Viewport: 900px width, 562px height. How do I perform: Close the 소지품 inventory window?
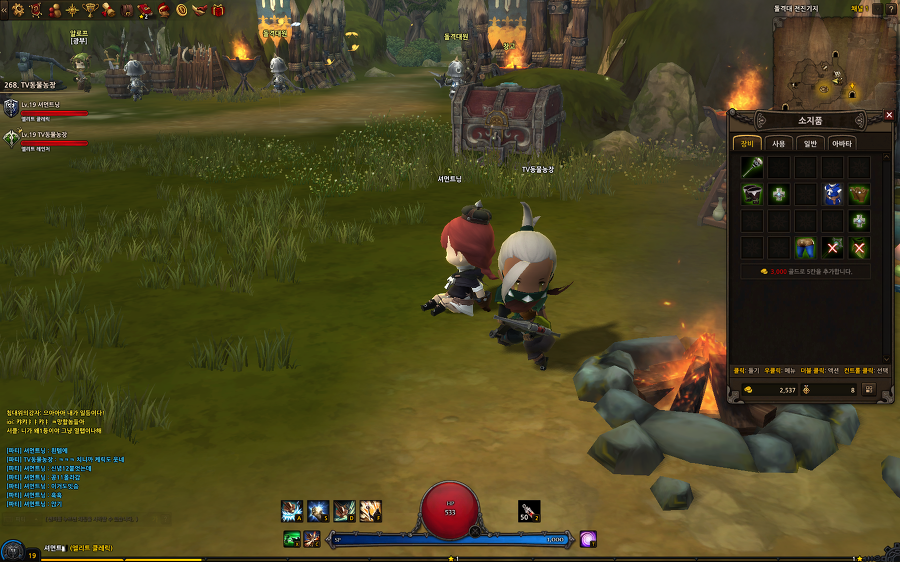click(x=889, y=115)
